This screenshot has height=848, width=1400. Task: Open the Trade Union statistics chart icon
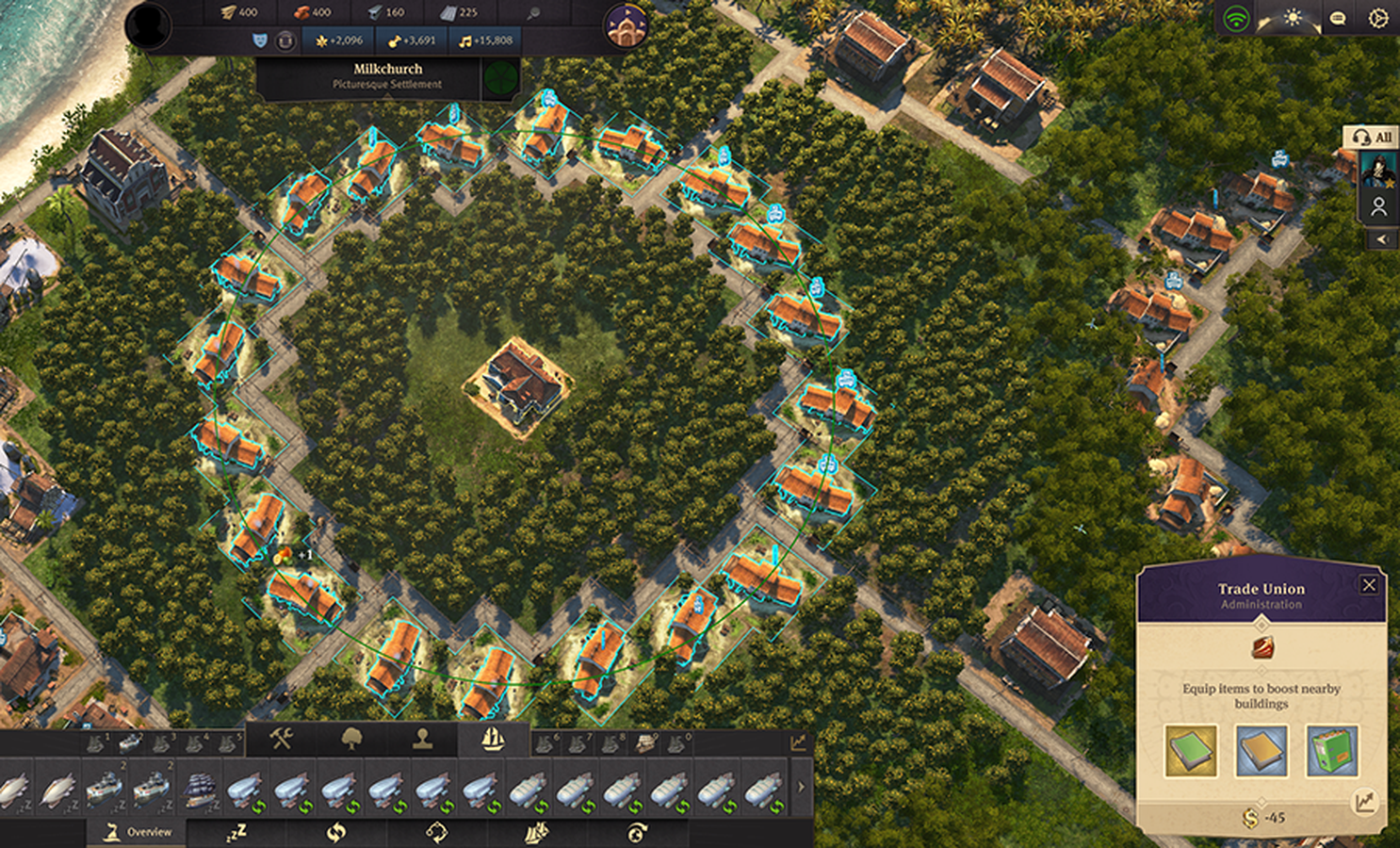point(1364,802)
